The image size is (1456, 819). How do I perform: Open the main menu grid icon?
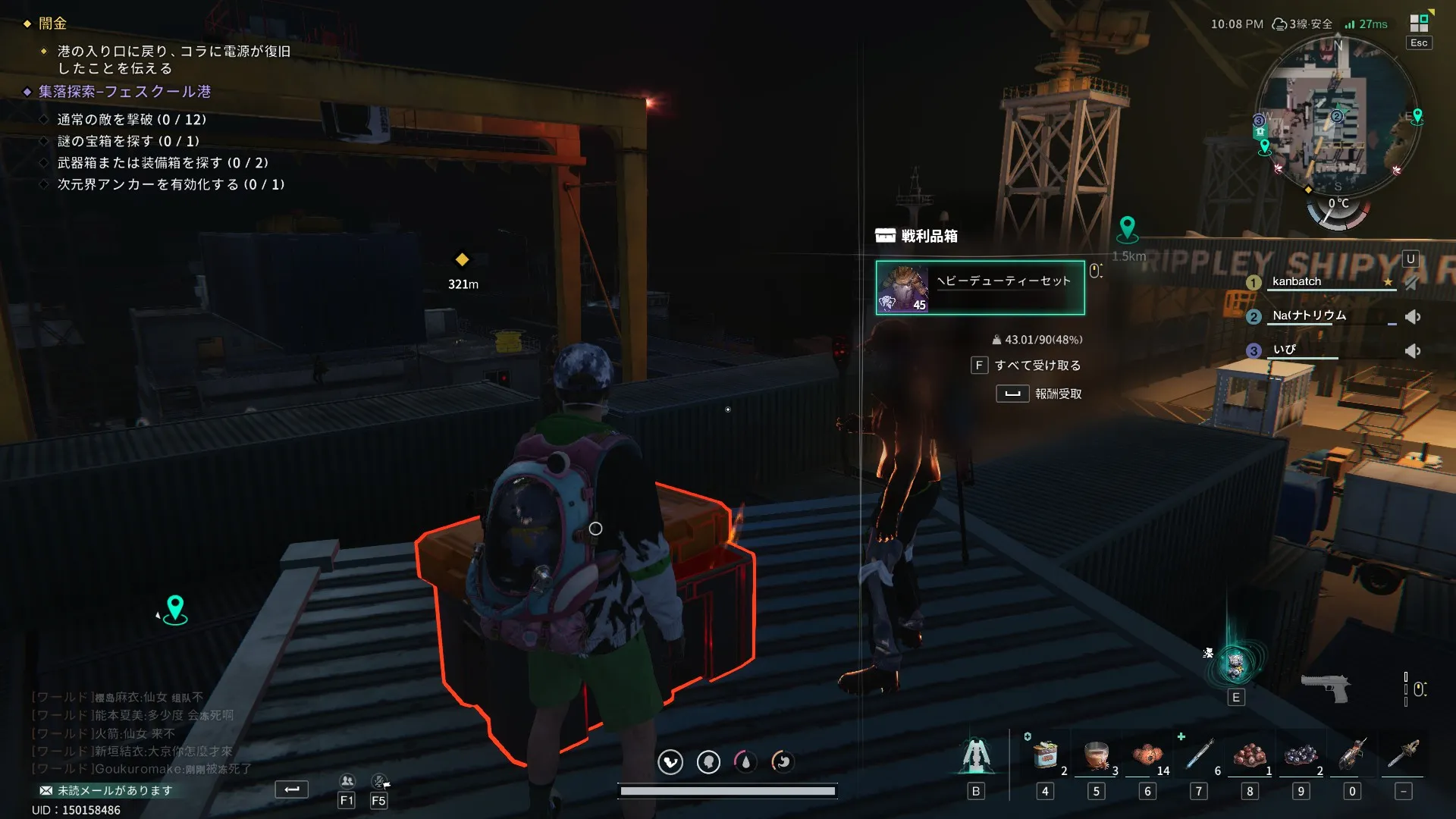pyautogui.click(x=1418, y=24)
